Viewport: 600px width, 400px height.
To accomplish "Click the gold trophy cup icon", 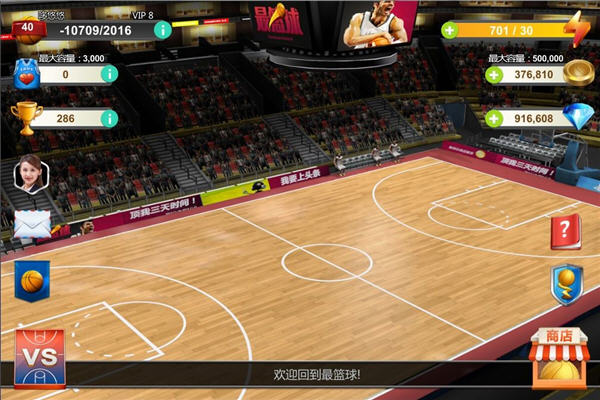I will 26,117.
